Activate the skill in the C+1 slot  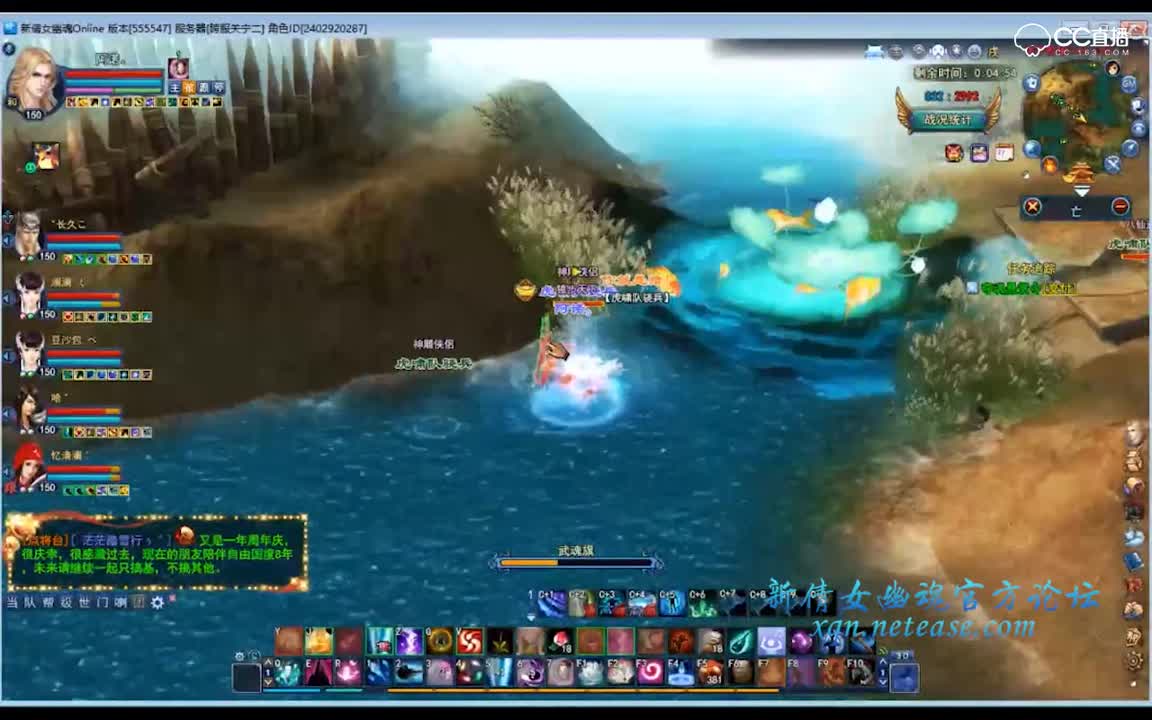(x=551, y=603)
